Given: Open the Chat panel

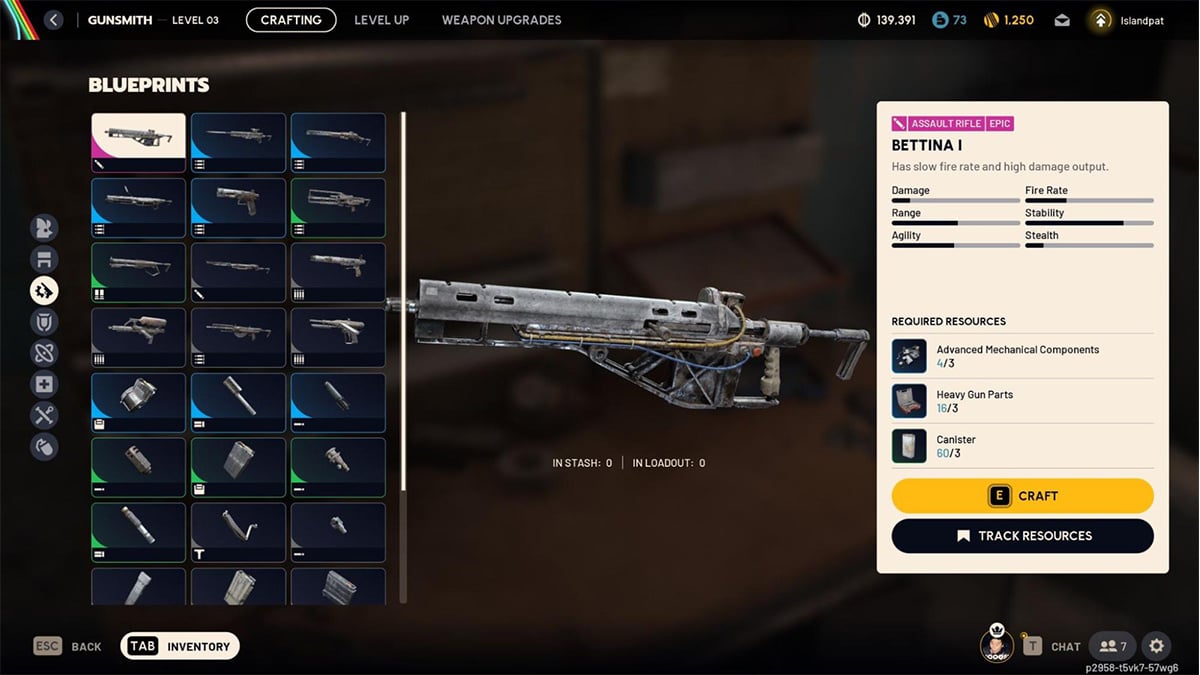Looking at the screenshot, I should [x=1051, y=646].
